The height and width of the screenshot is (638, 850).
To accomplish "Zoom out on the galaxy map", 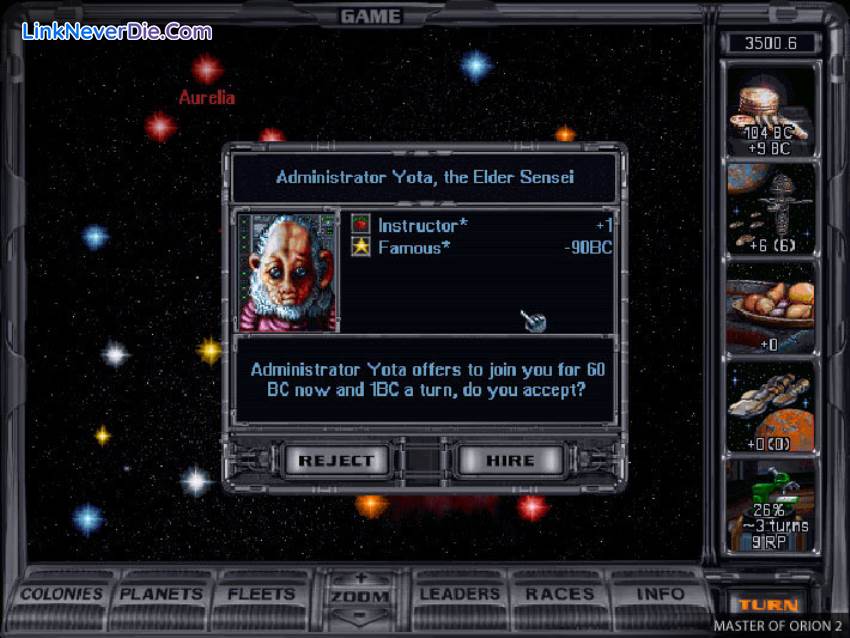I will pos(360,613).
